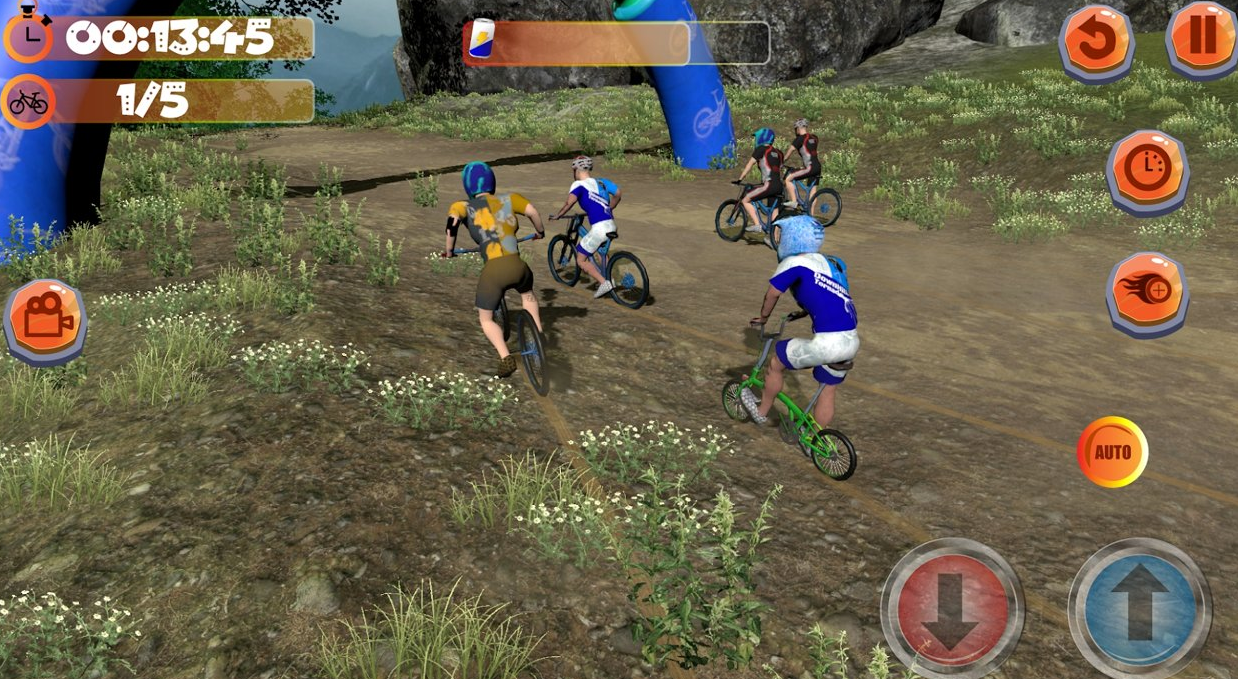Activate the clock slow-time power-up

(x=1147, y=169)
